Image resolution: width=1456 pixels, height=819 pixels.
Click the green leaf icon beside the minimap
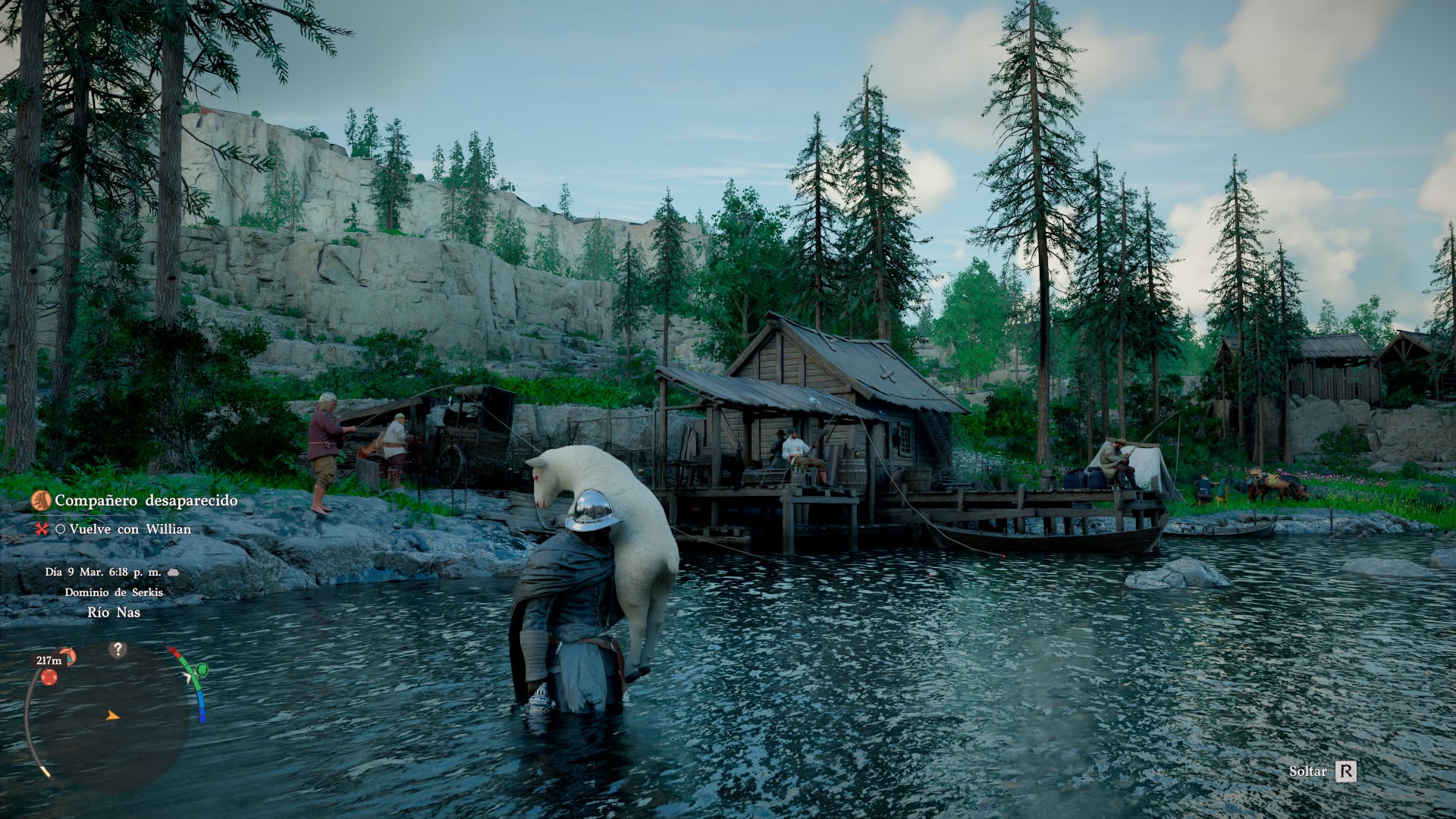pos(201,670)
